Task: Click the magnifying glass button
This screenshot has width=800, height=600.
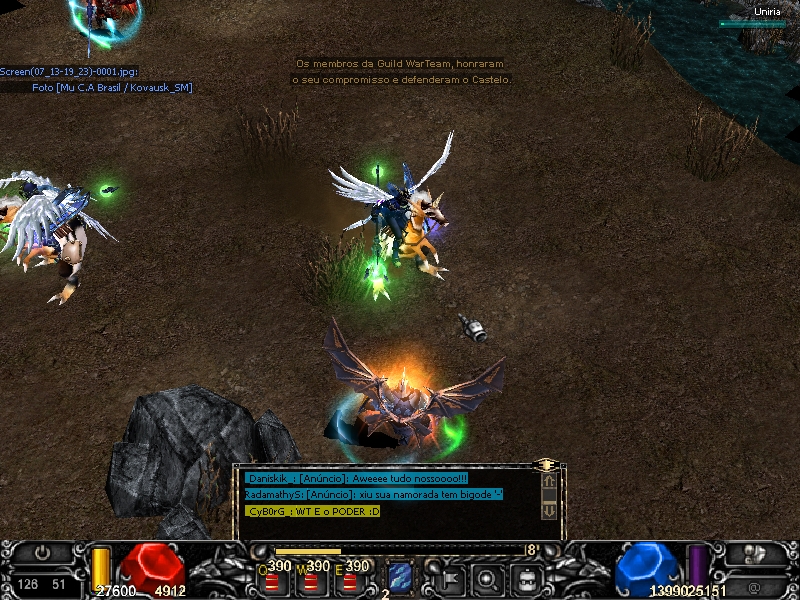Action: tap(488, 577)
